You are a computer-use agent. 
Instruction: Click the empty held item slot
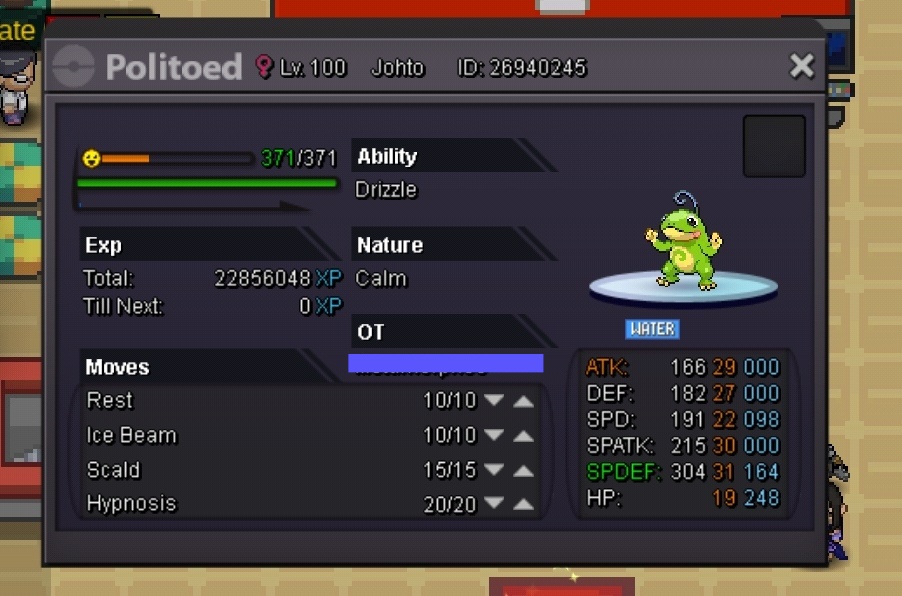(x=774, y=146)
